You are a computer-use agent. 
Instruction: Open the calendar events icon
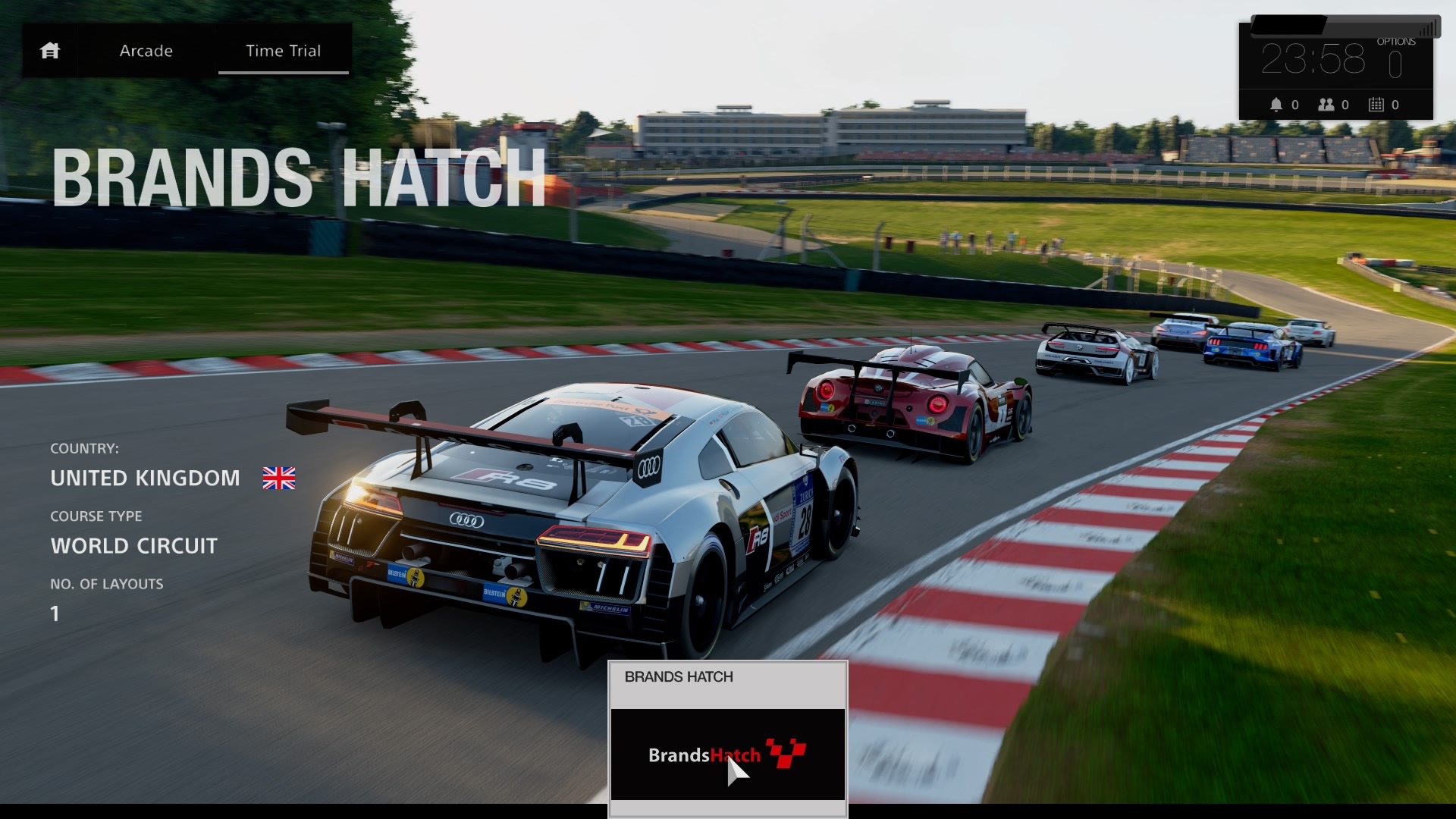[1376, 105]
